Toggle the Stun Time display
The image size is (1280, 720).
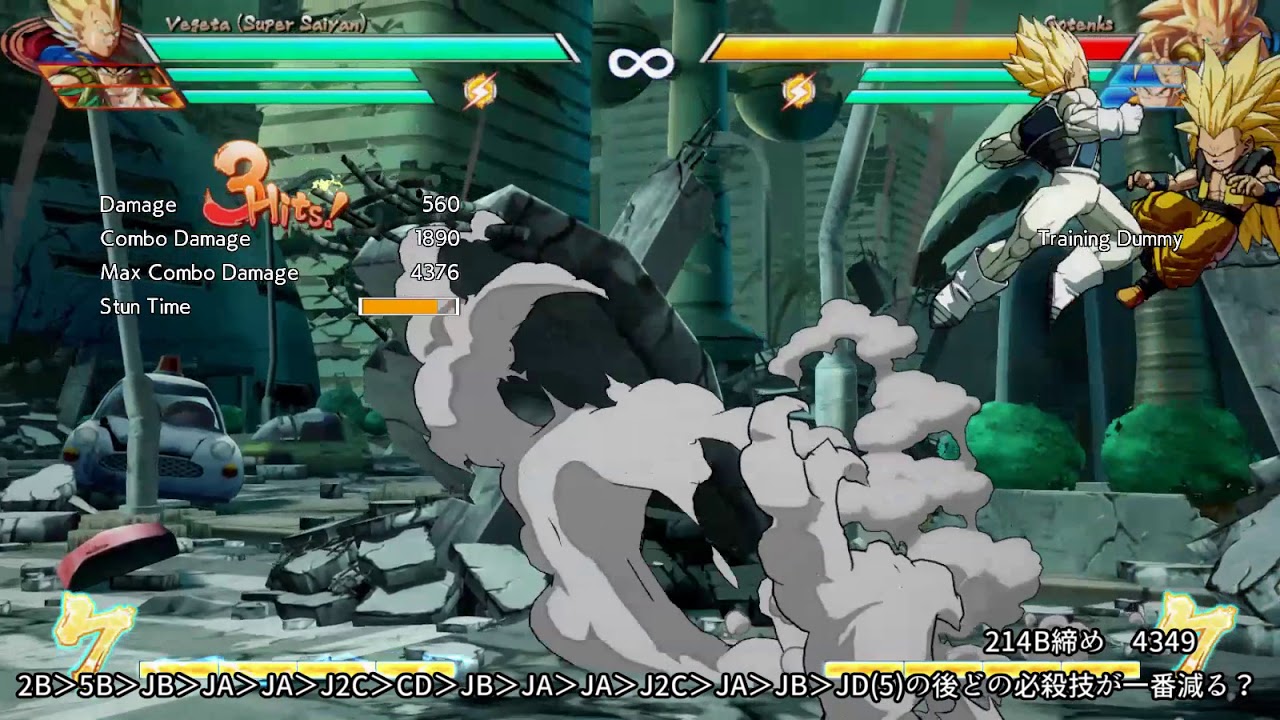point(145,307)
